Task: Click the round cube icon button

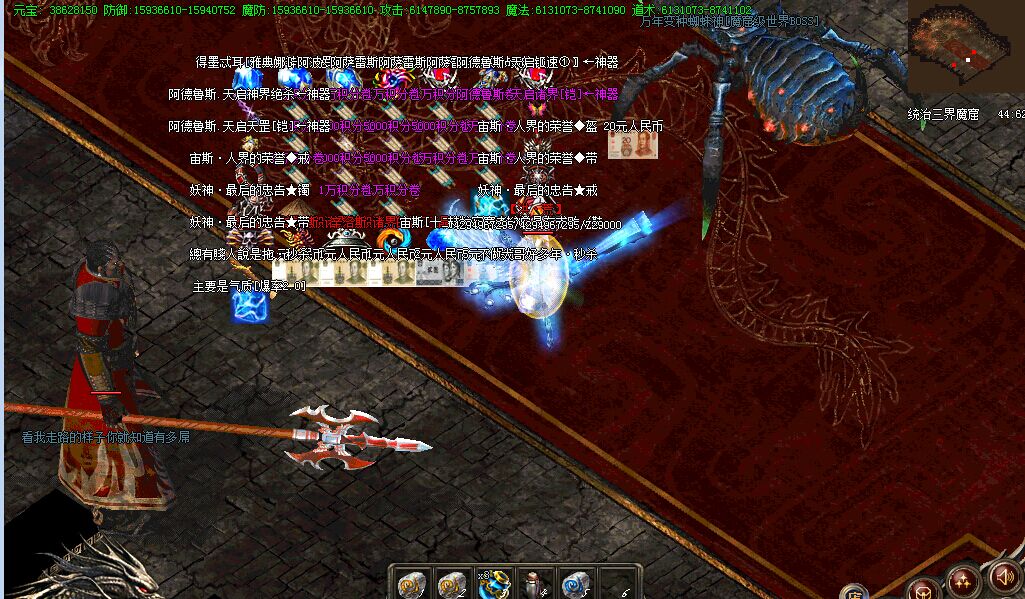Action: click(x=923, y=590)
